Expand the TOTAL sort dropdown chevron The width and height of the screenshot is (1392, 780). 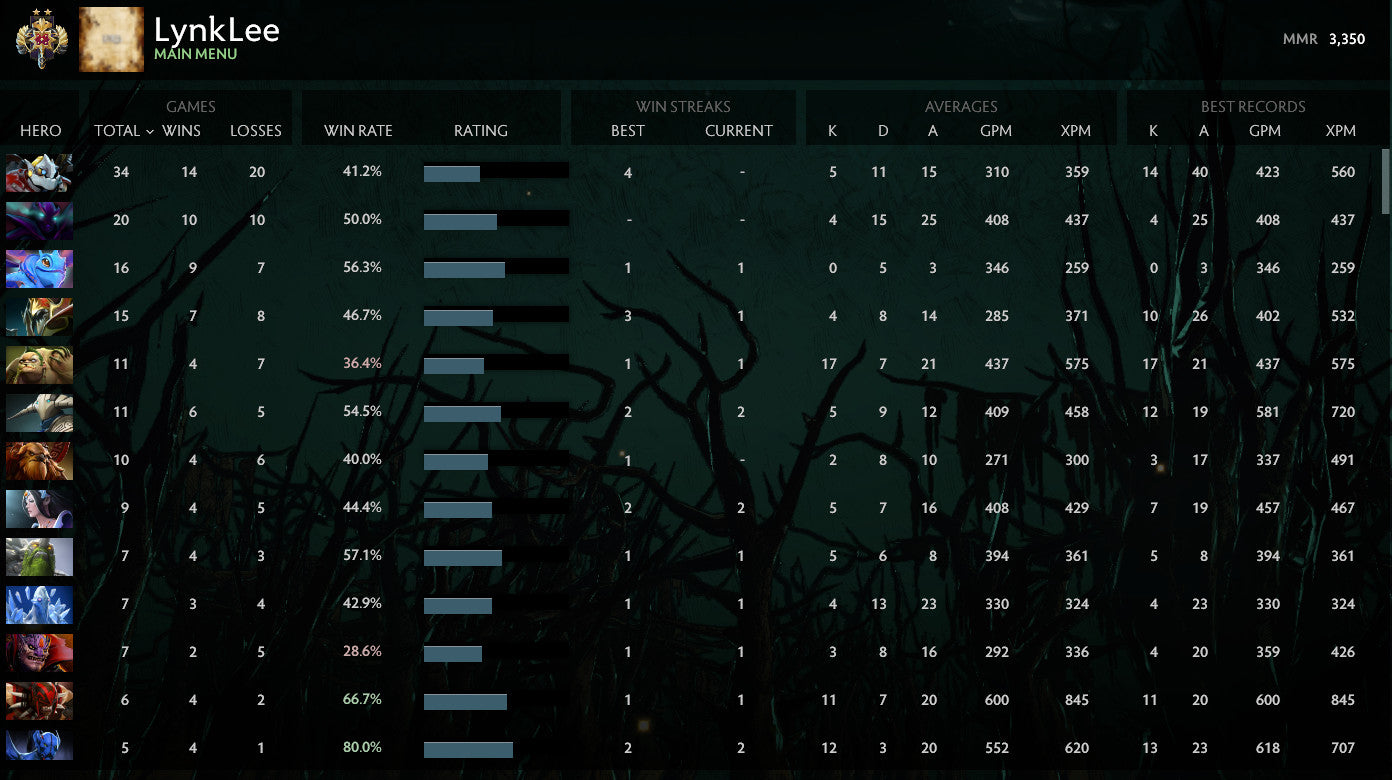pyautogui.click(x=150, y=131)
